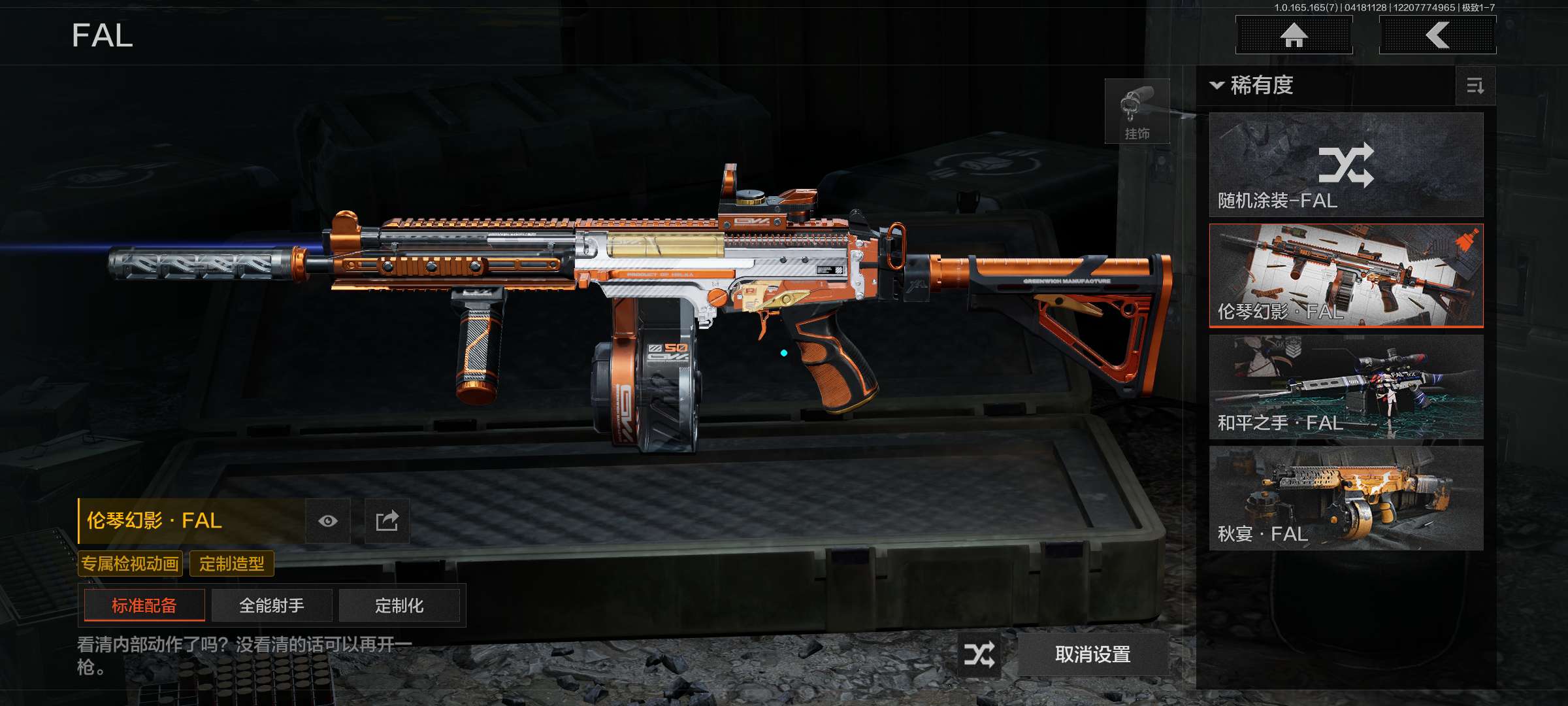Share this weapon skin
This screenshot has height=706, width=1568.
pos(387,521)
